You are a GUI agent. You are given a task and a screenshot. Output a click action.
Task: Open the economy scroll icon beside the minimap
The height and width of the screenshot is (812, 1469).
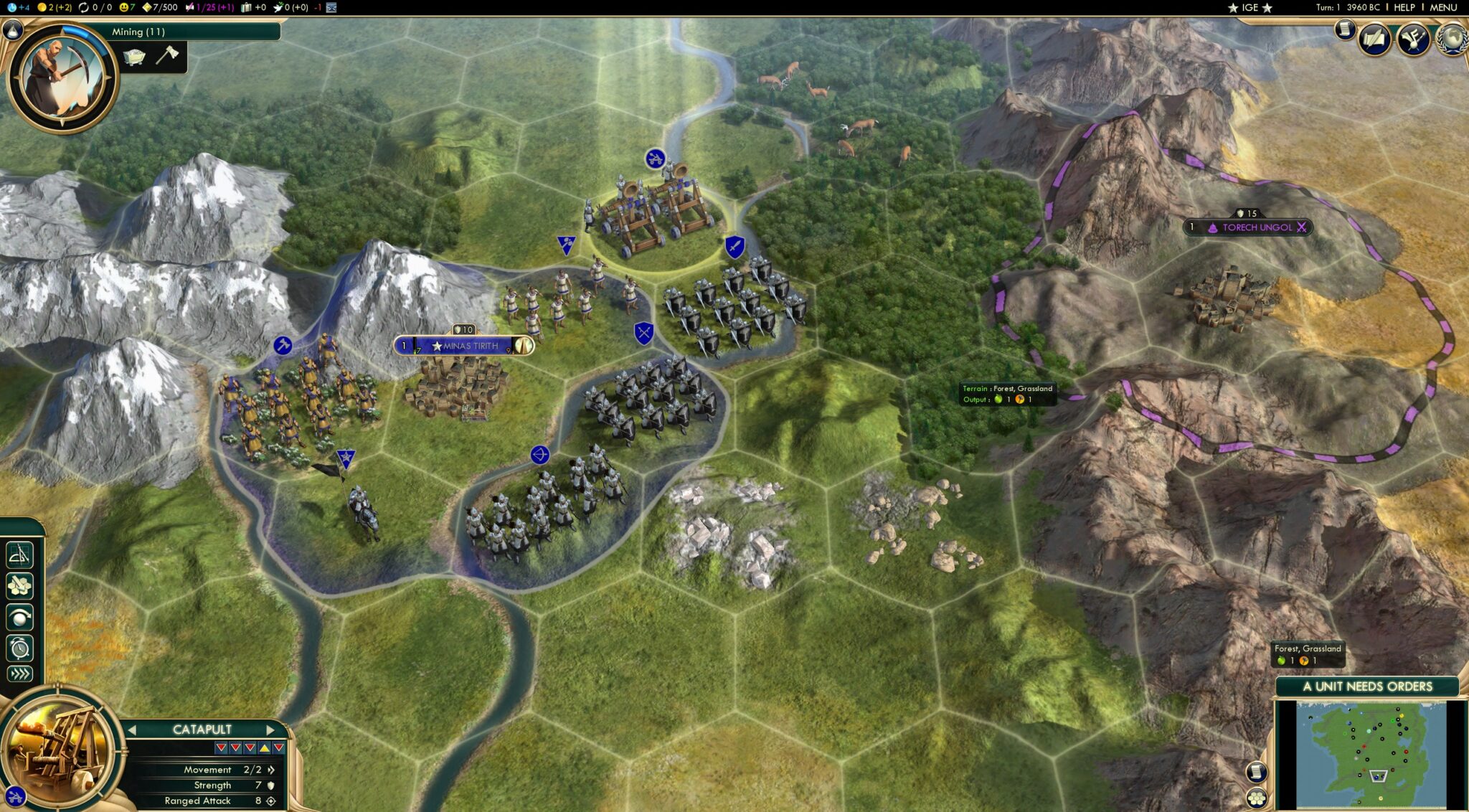click(1256, 773)
